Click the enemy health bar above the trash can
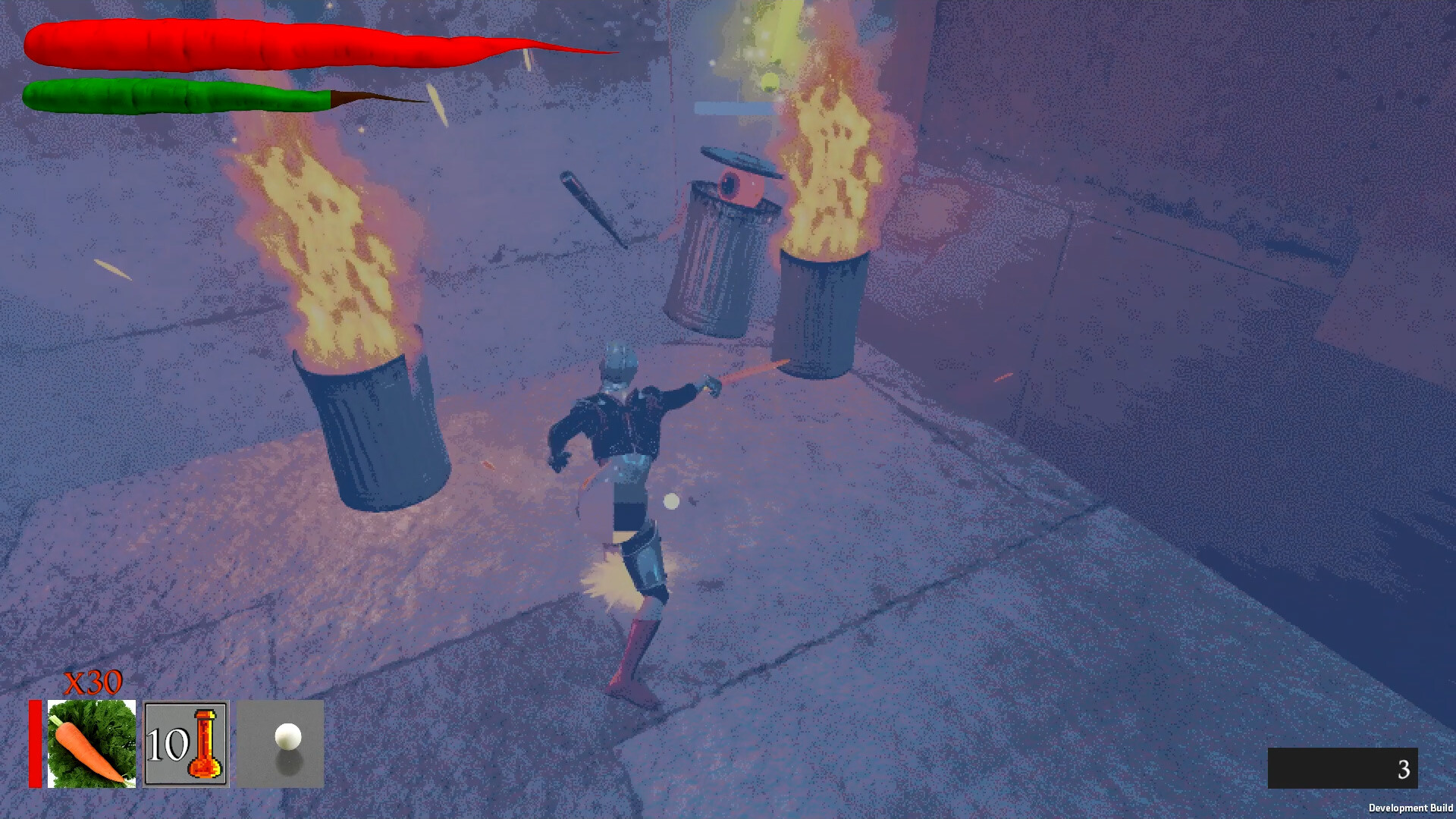The image size is (1456, 819). click(x=734, y=106)
